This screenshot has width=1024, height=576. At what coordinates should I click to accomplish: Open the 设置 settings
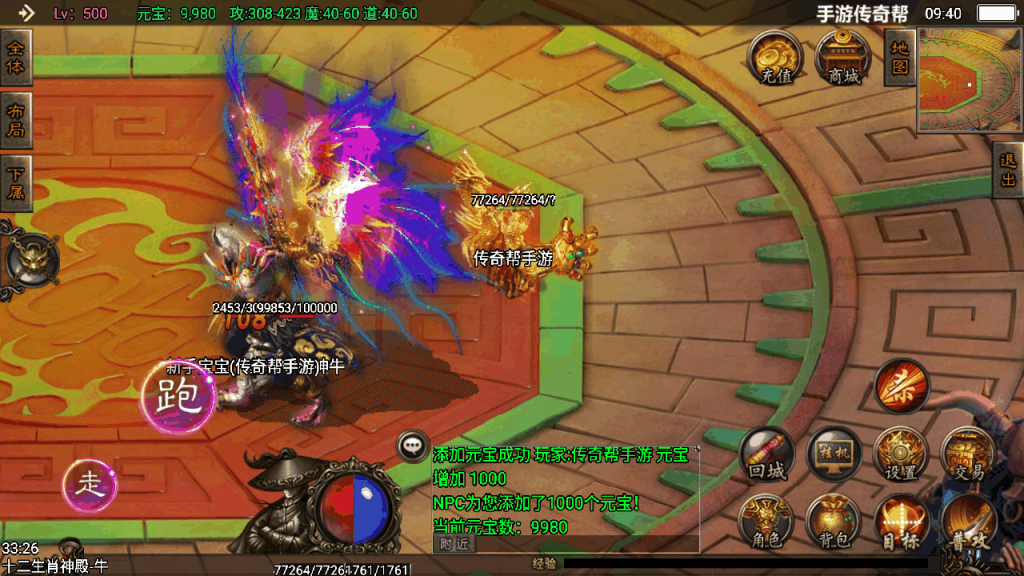pos(900,455)
